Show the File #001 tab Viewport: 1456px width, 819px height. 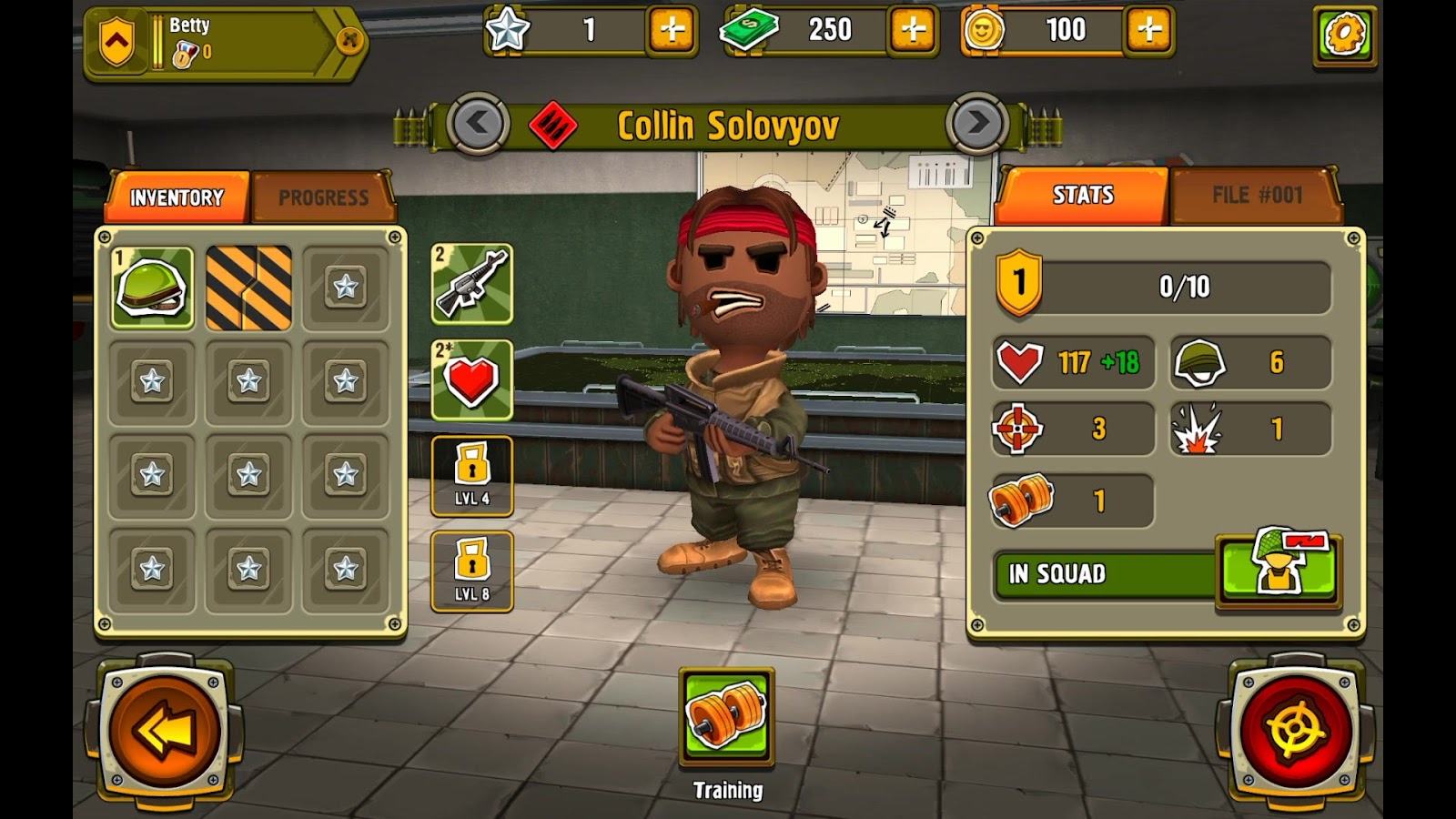[1257, 195]
